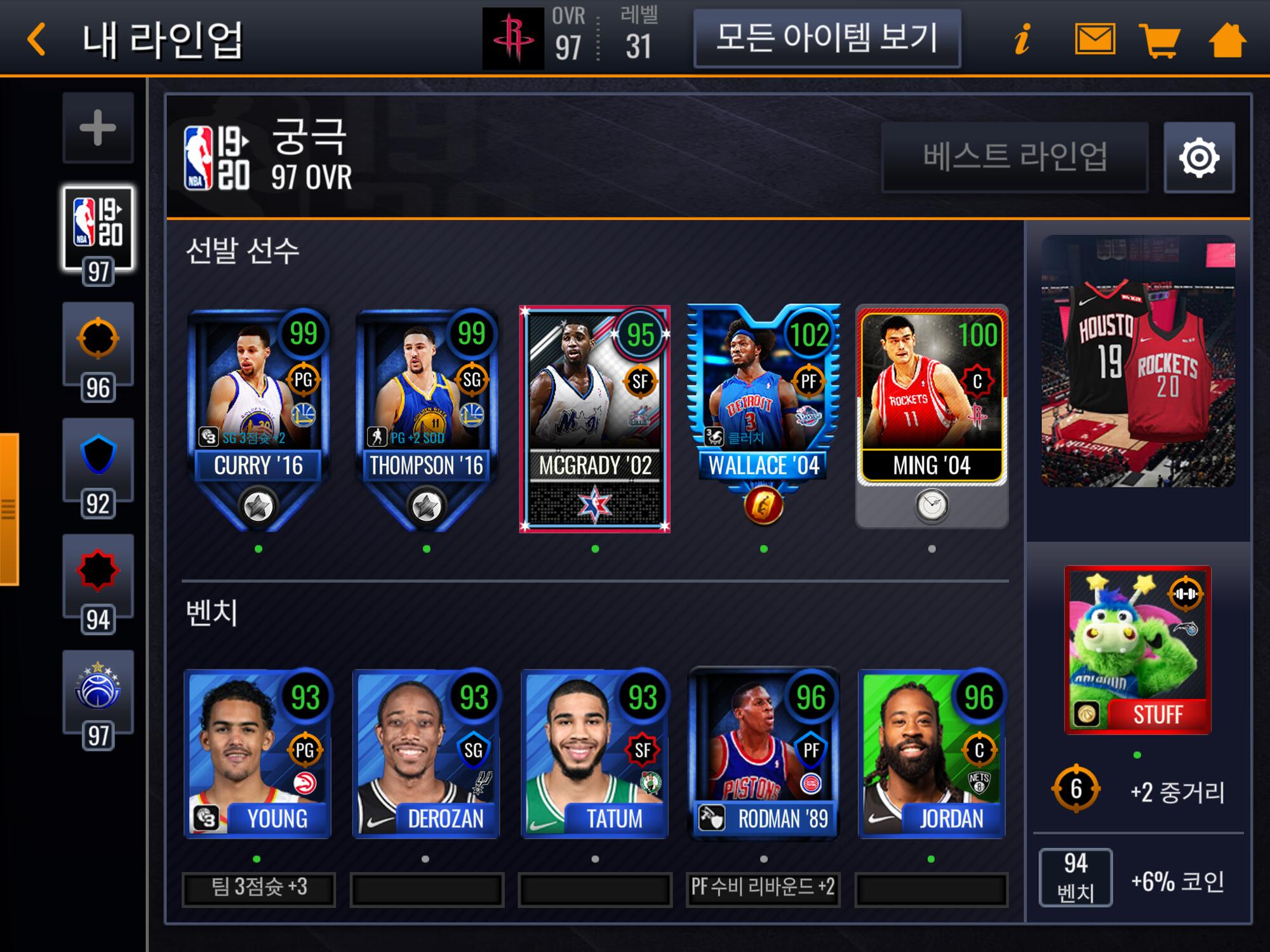
Task: Go back using the orange arrow
Action: coord(37,39)
